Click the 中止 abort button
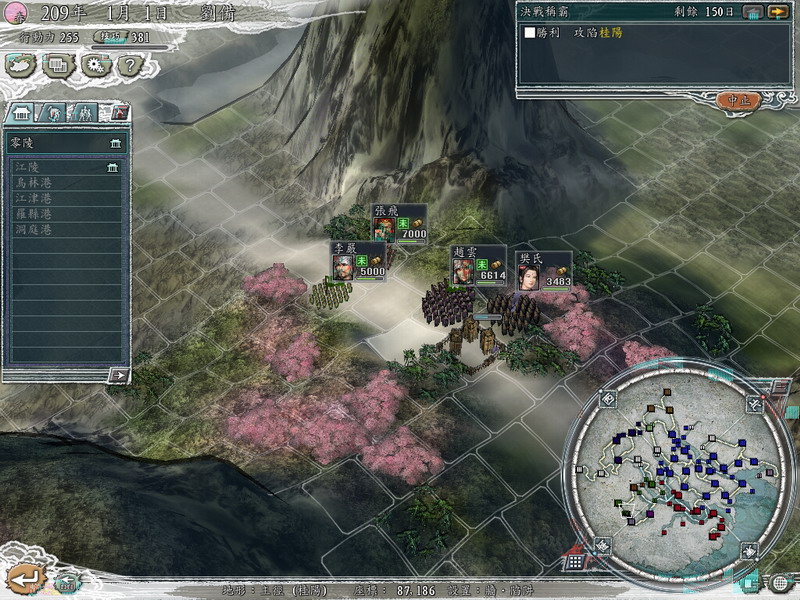Screen dimensions: 800x600 tap(739, 100)
